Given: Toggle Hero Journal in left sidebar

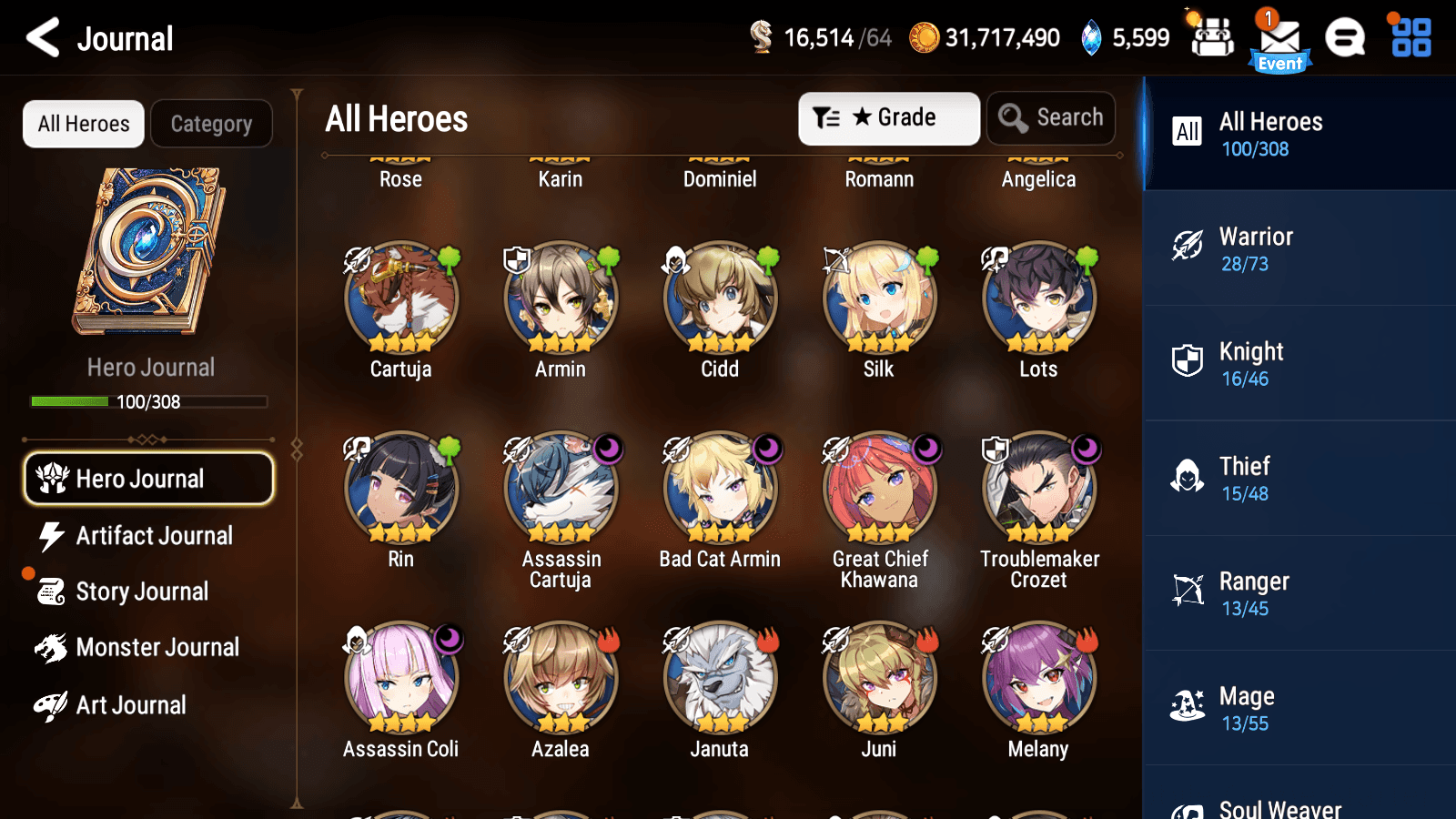Looking at the screenshot, I should [x=148, y=479].
